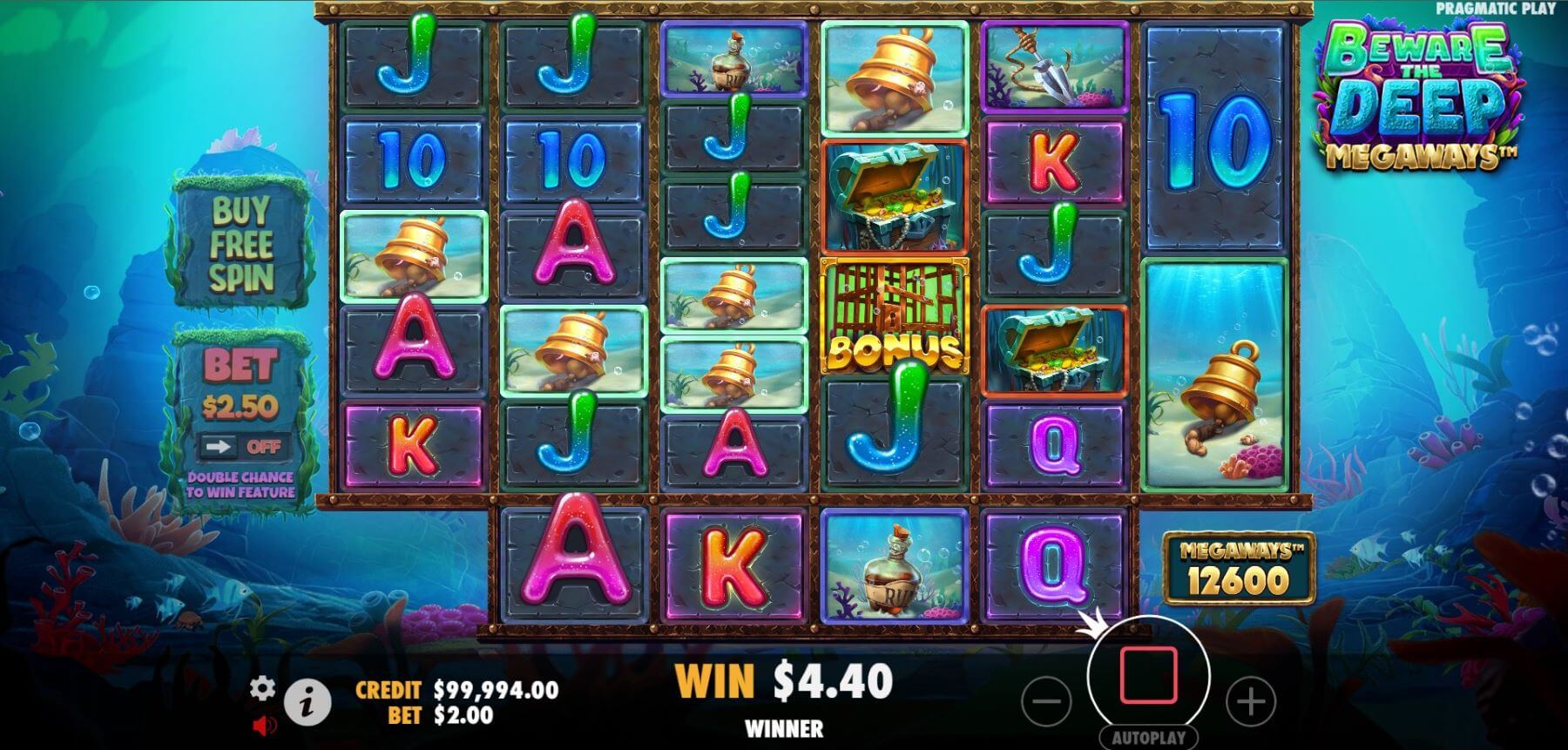This screenshot has width=1568, height=750.
Task: Show game info with the i icon
Action: [308, 701]
